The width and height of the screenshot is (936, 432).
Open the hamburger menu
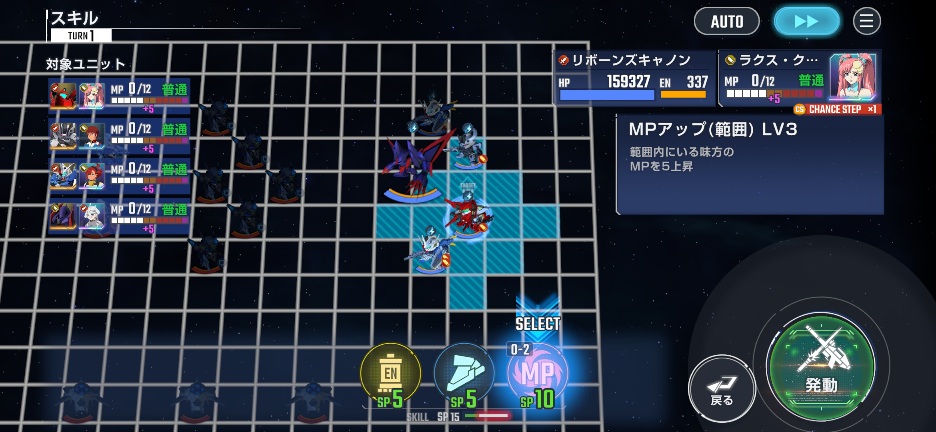click(x=867, y=21)
